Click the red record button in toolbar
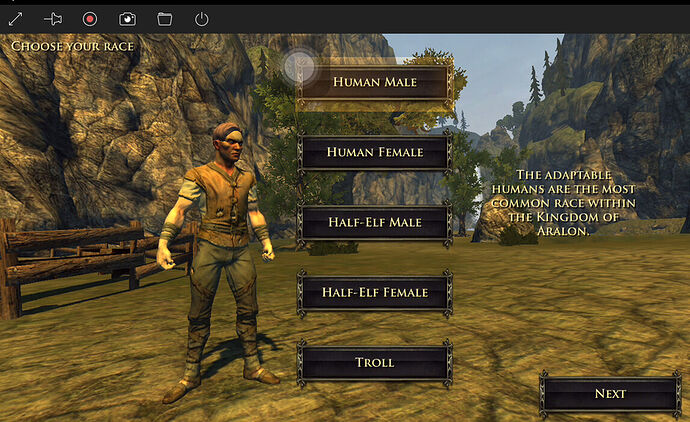690x422 pixels. [90, 18]
